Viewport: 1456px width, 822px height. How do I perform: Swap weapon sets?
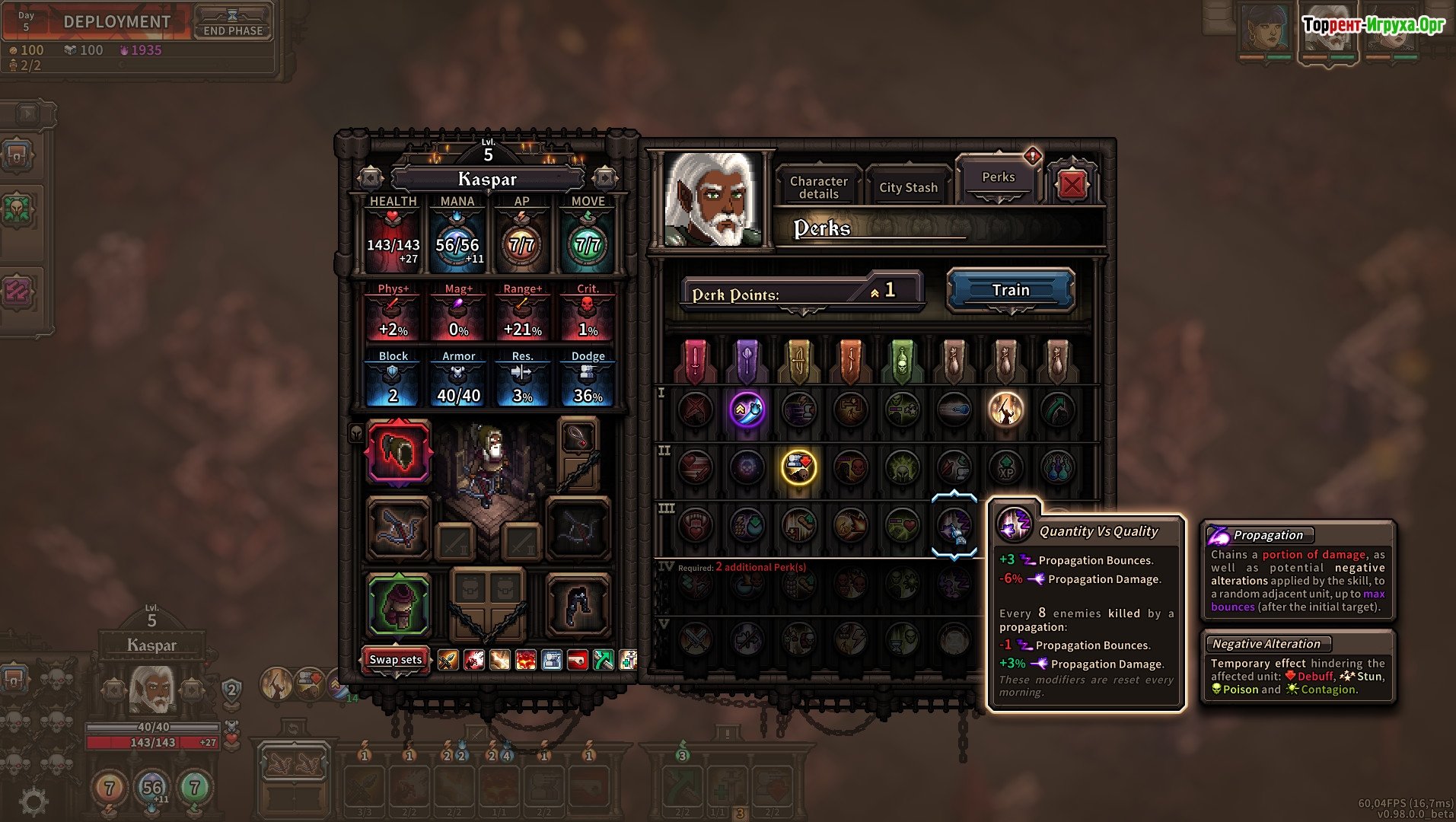pyautogui.click(x=395, y=660)
